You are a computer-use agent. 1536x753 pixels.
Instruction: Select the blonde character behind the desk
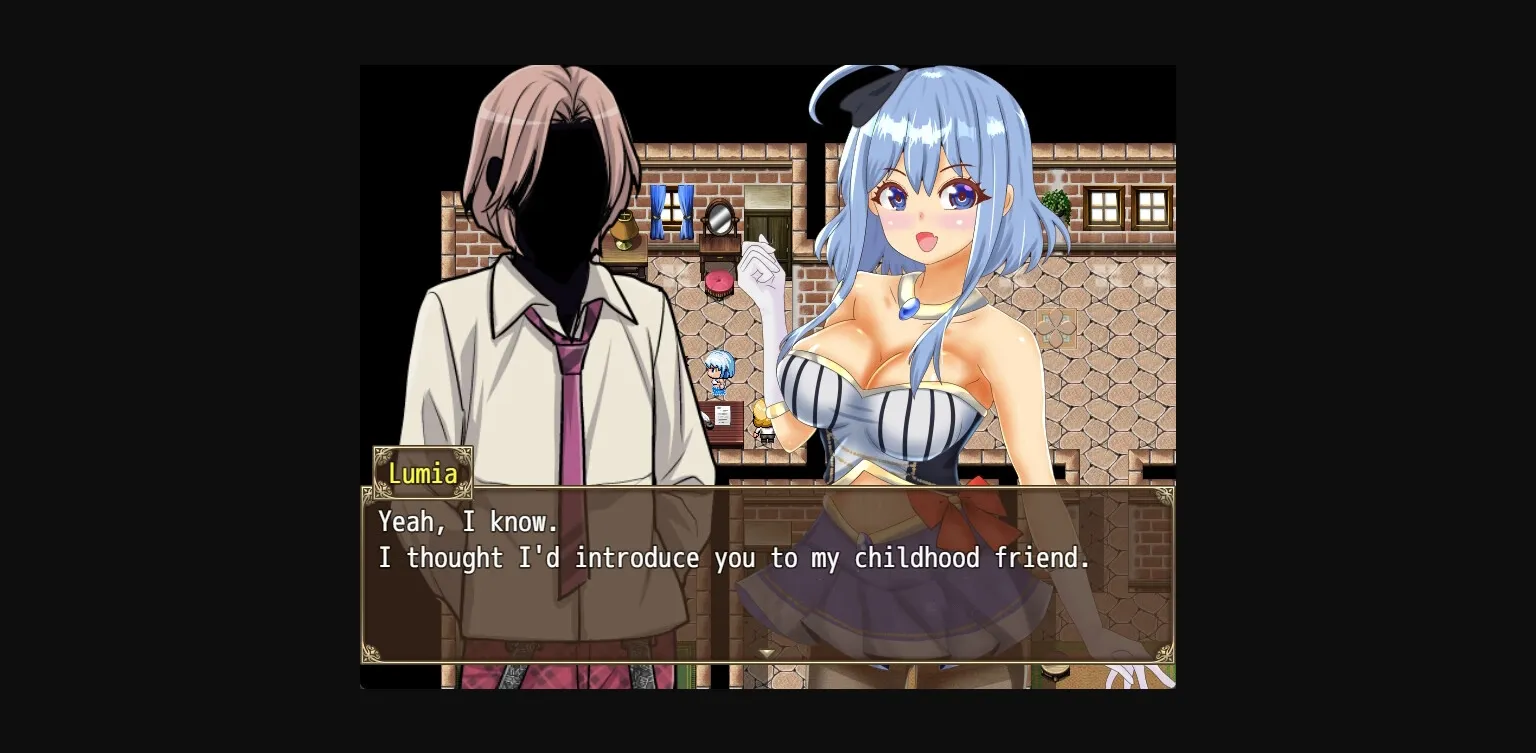[x=762, y=420]
